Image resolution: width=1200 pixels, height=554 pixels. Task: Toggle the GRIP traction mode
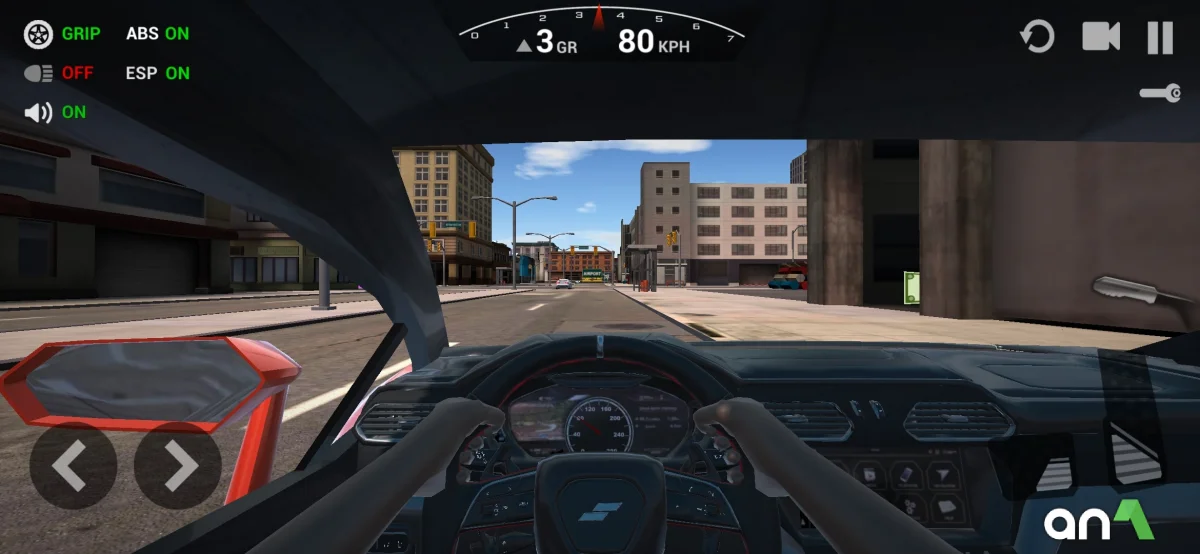[x=62, y=33]
